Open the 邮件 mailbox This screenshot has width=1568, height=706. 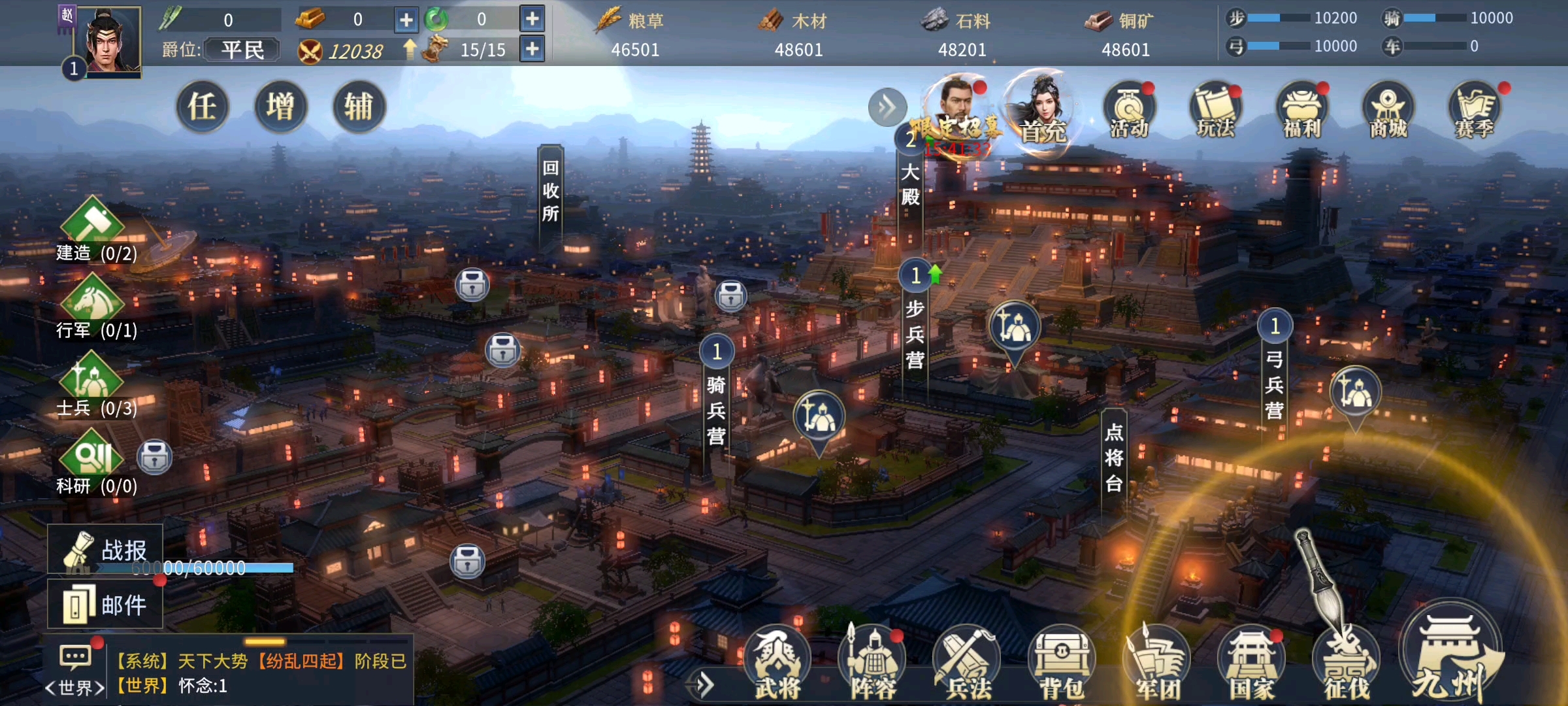(106, 605)
